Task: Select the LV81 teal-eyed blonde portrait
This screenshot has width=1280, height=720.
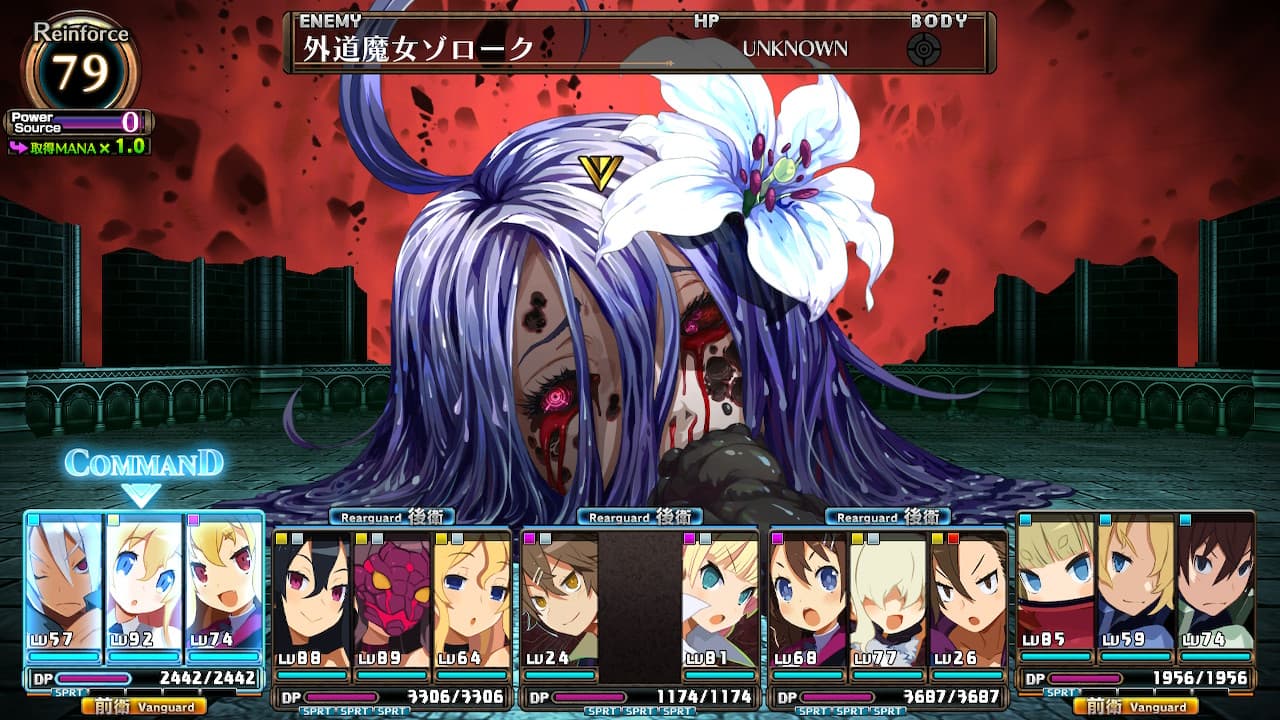Action: coord(720,597)
